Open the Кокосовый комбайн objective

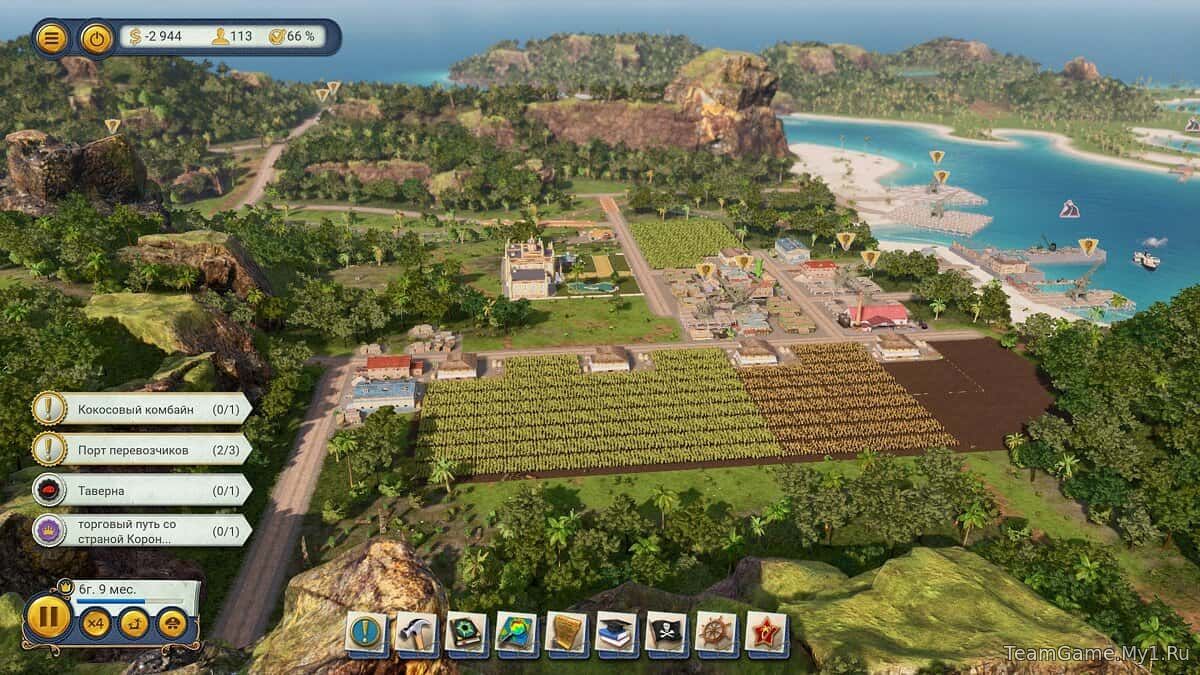tap(140, 408)
